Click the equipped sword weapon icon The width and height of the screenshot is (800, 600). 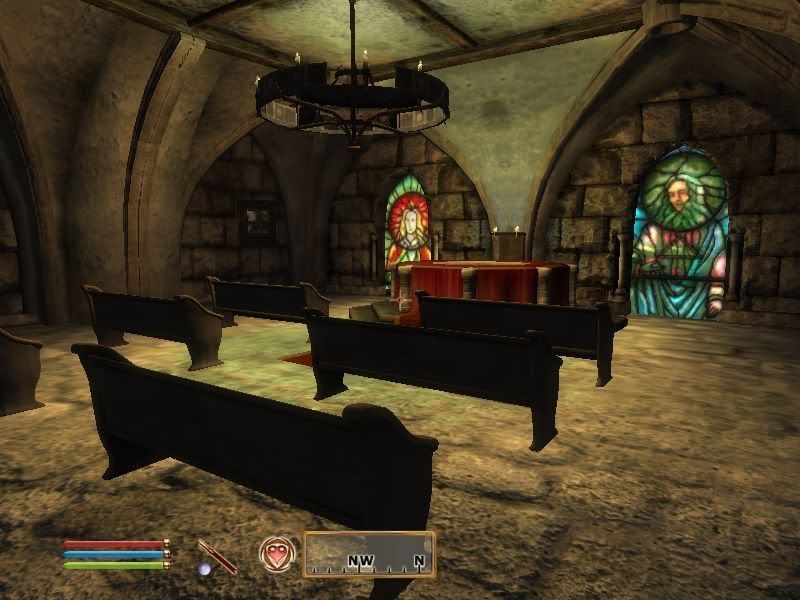[217, 555]
